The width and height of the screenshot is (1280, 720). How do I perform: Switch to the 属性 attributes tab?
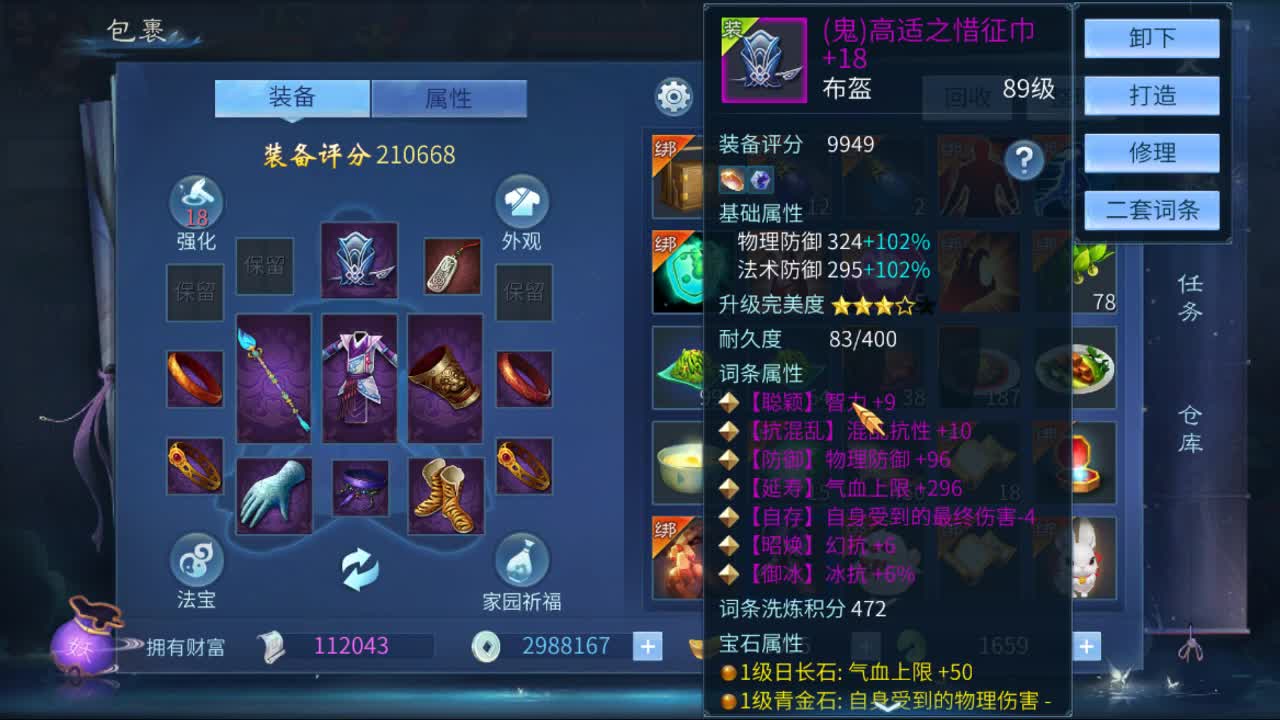point(449,97)
